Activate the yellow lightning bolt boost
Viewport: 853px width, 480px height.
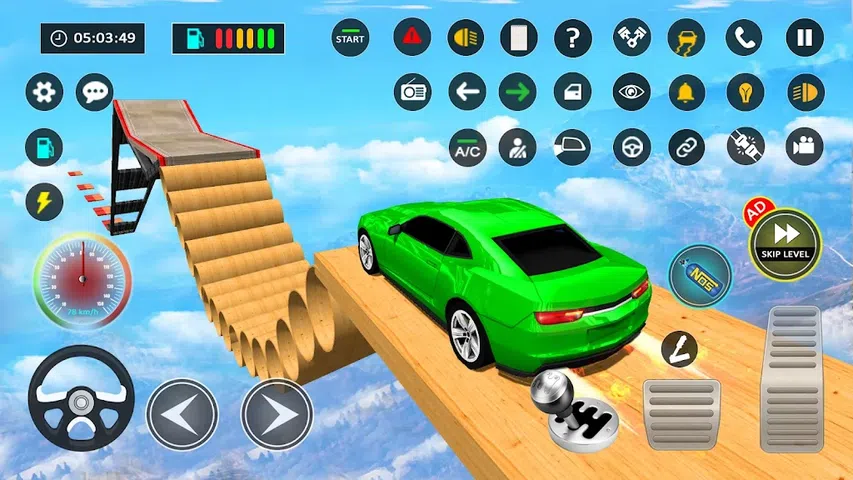[44, 201]
